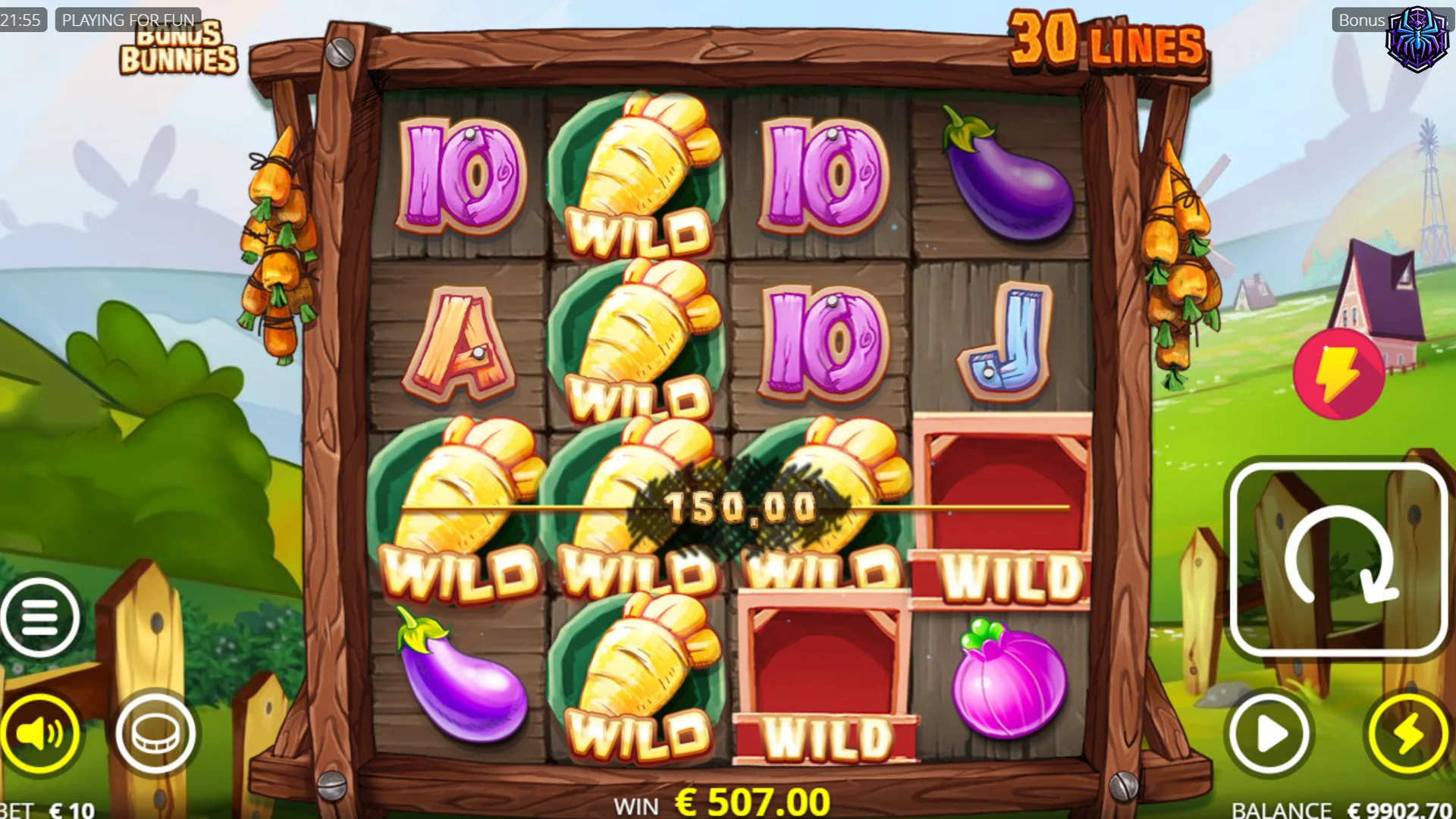Start autoplay with the play button
This screenshot has width=1456, height=819.
coord(1269,733)
